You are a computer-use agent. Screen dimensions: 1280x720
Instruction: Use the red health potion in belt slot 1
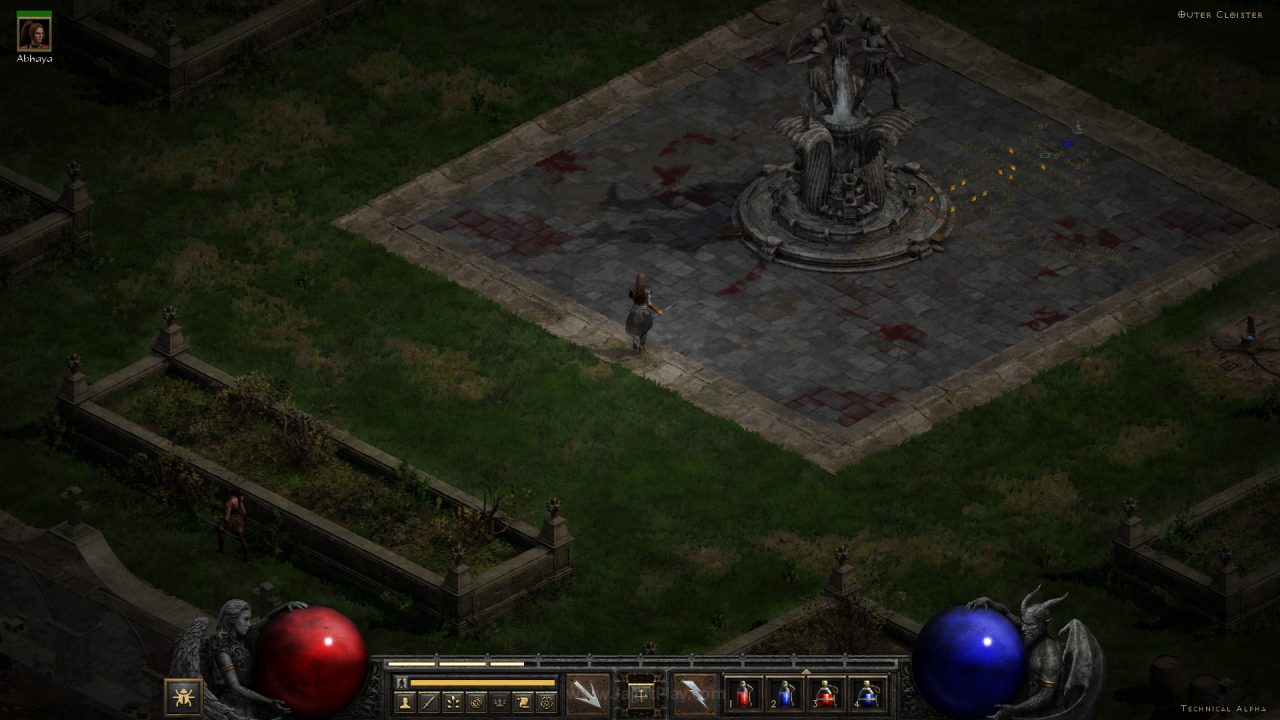(743, 694)
